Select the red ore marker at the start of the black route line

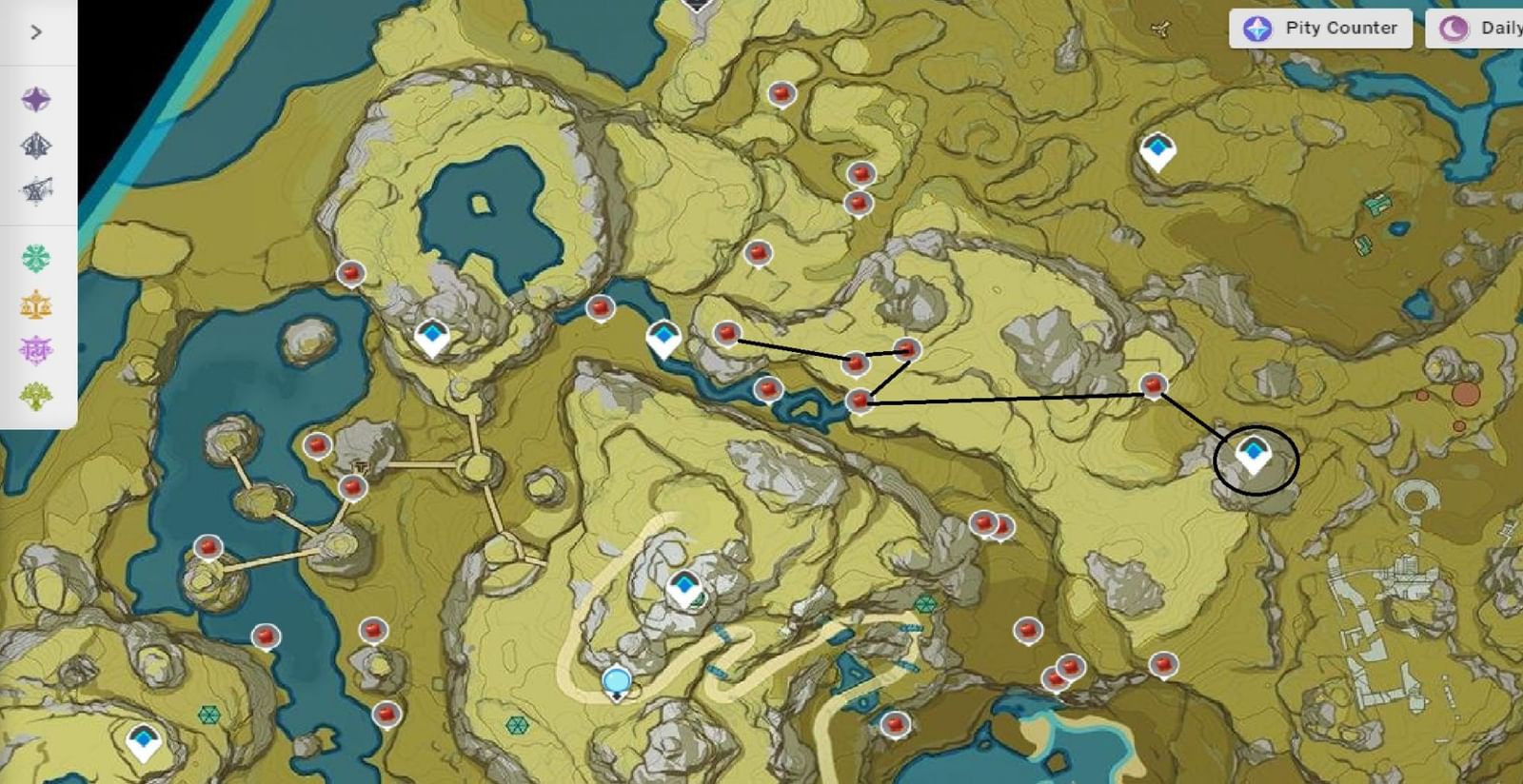[726, 333]
